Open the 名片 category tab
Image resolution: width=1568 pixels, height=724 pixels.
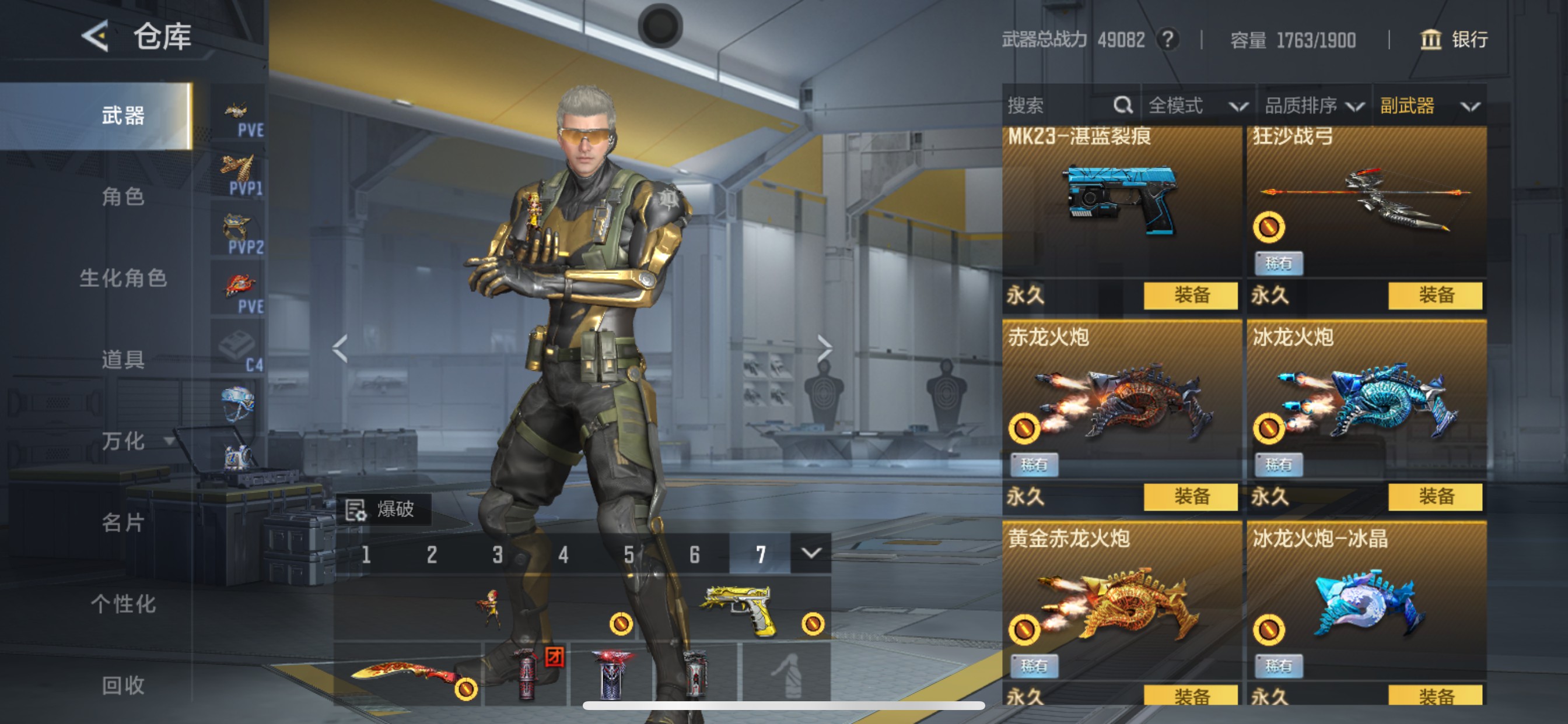(123, 523)
